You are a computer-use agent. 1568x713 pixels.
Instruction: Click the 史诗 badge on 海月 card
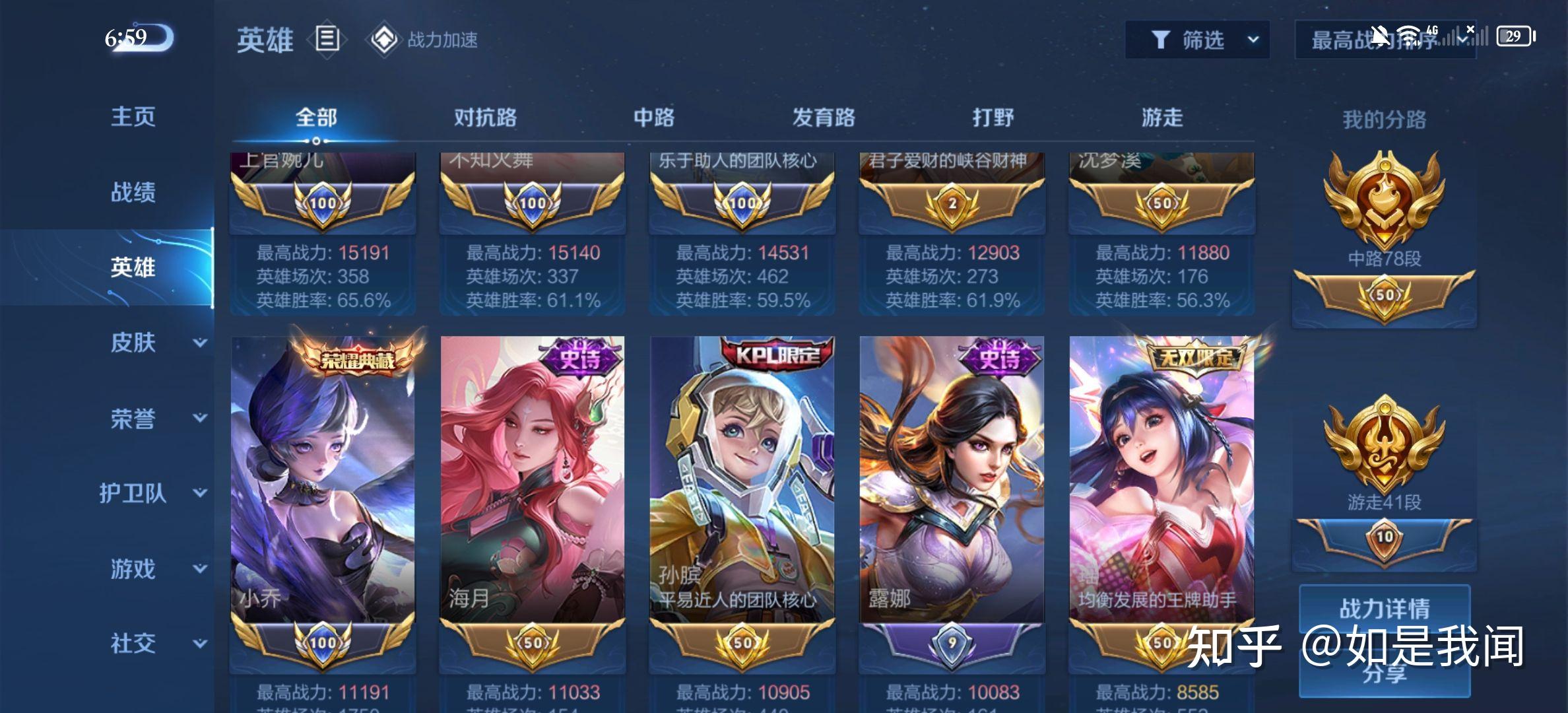tap(579, 358)
